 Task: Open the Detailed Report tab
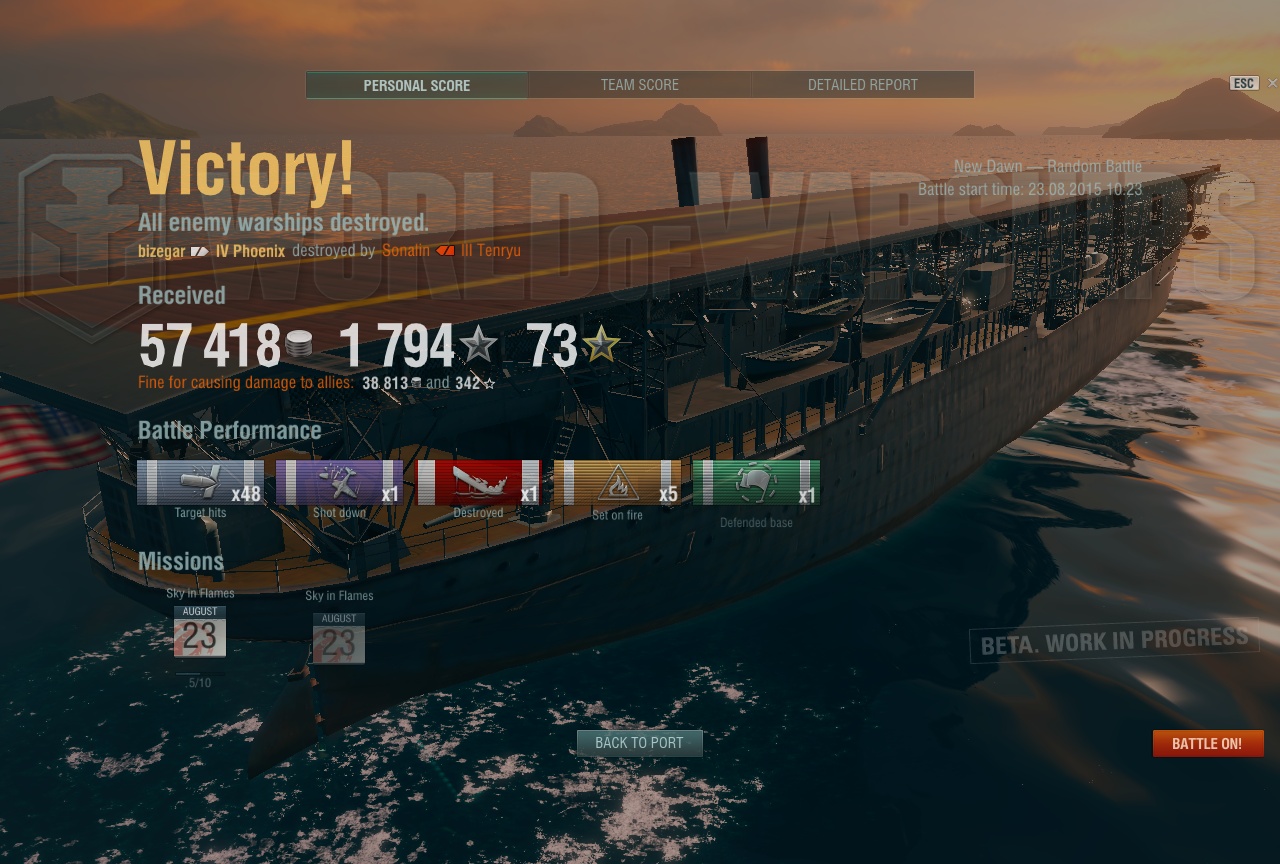pyautogui.click(x=862, y=85)
